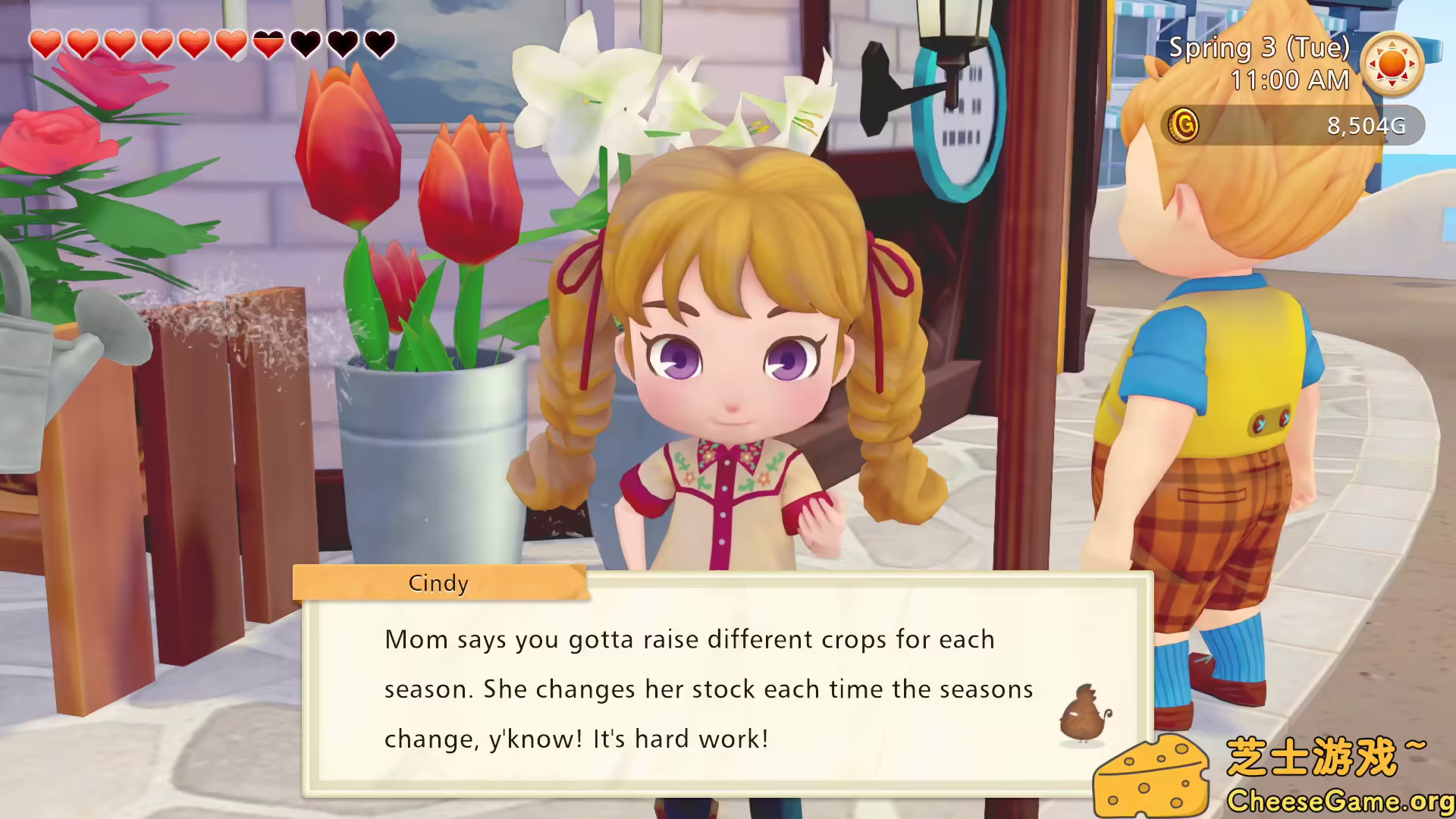Click the sun weather icon
The width and height of the screenshot is (1456, 819).
pyautogui.click(x=1393, y=63)
